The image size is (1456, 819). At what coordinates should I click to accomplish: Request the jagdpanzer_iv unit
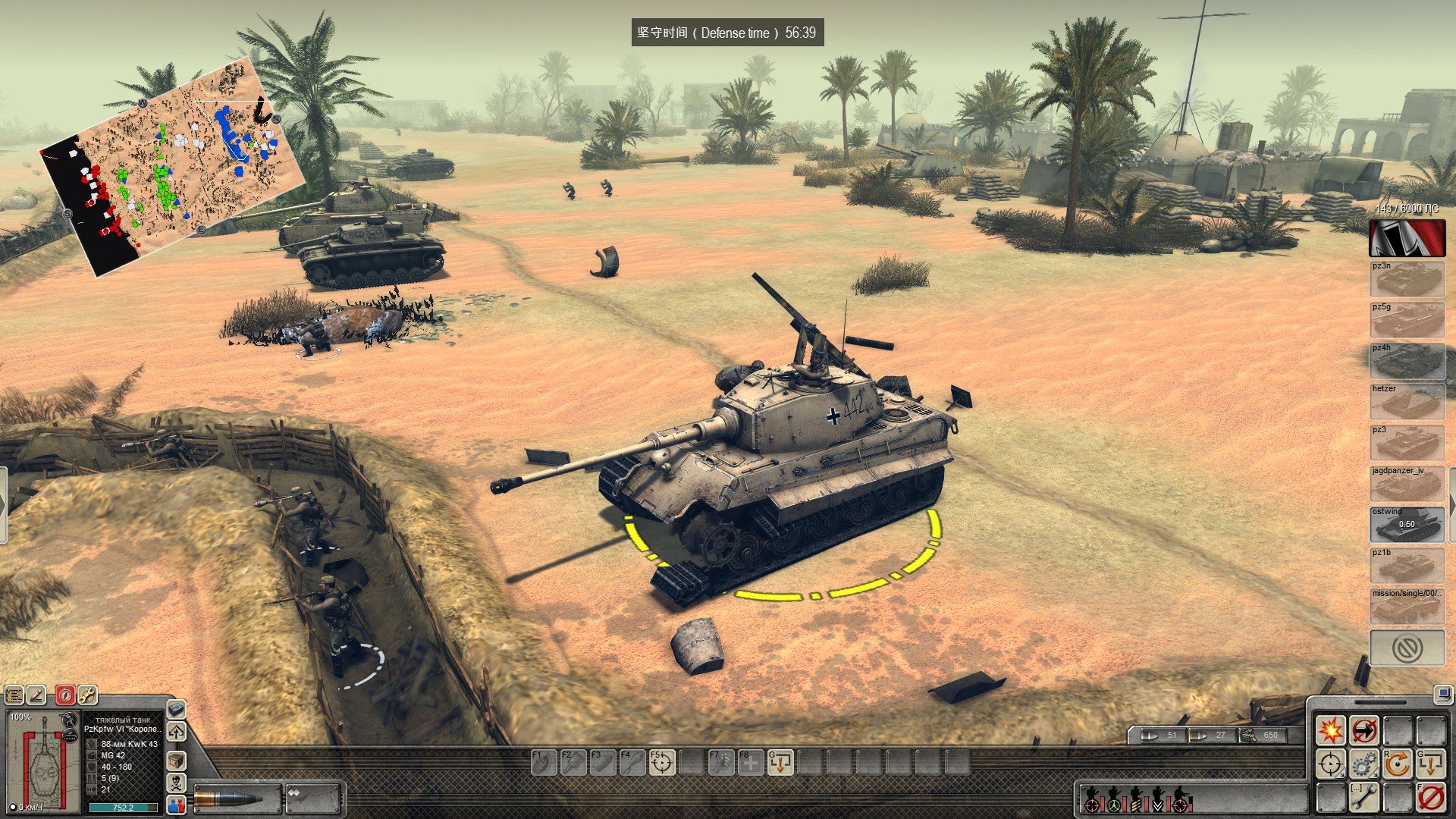pyautogui.click(x=1407, y=485)
